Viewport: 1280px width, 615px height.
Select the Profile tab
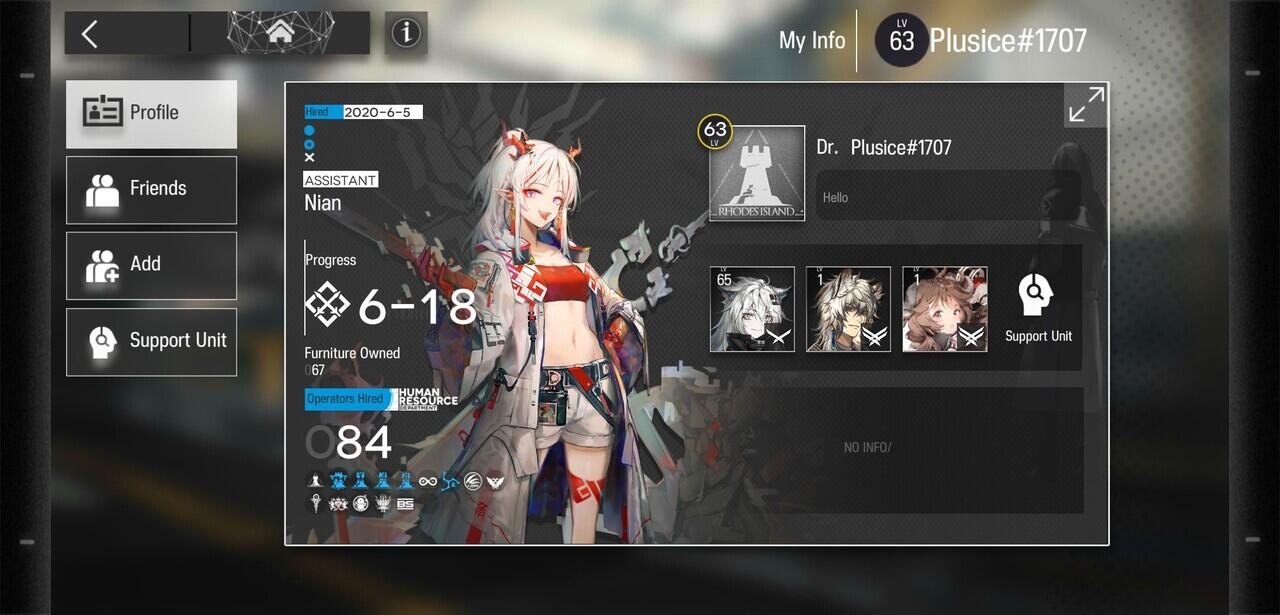coord(152,113)
